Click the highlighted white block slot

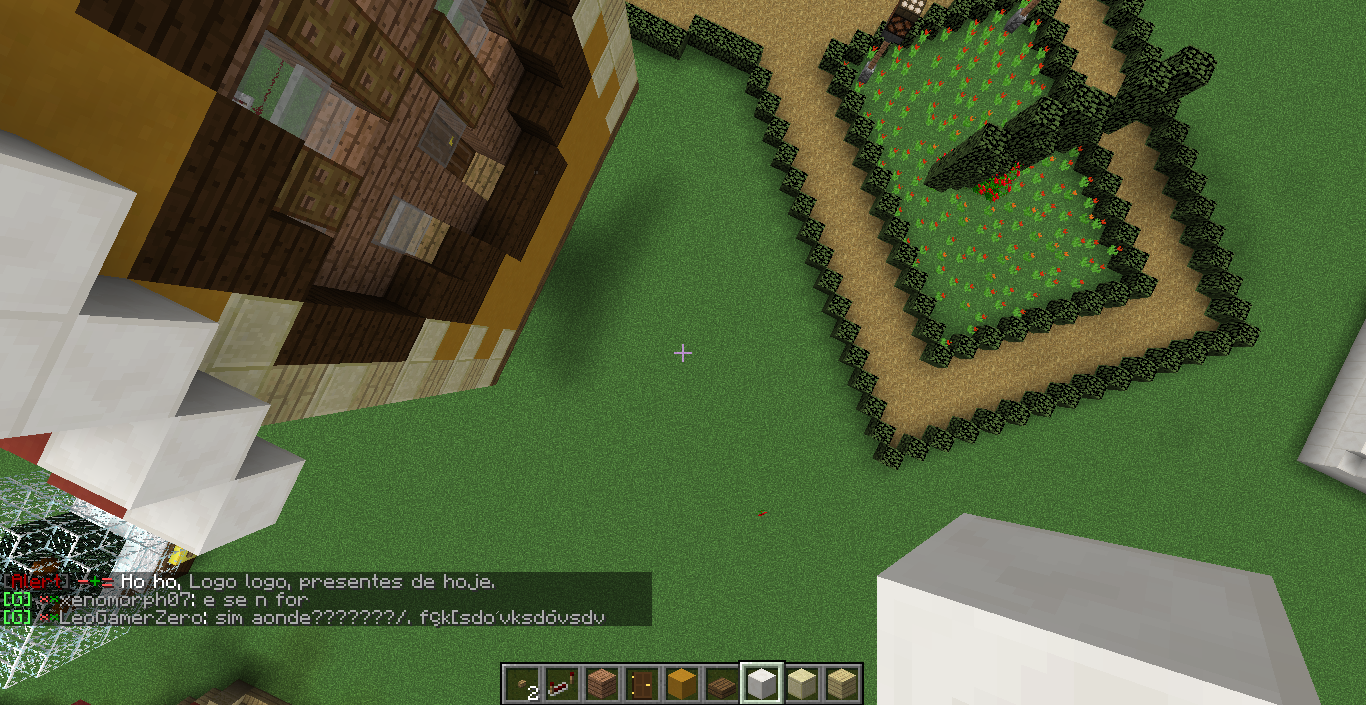(761, 684)
